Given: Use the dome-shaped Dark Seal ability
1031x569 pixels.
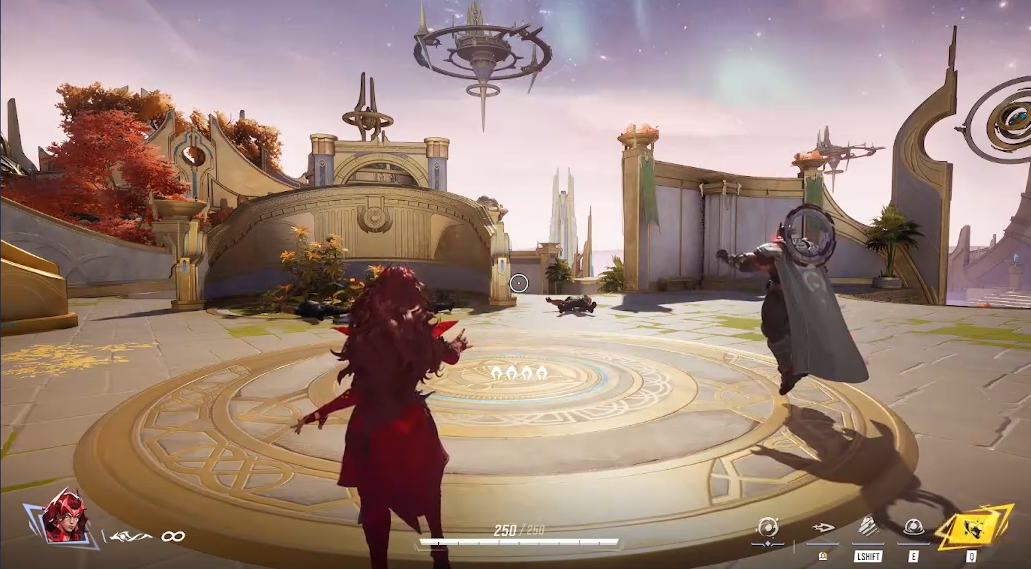Looking at the screenshot, I should pos(913,527).
